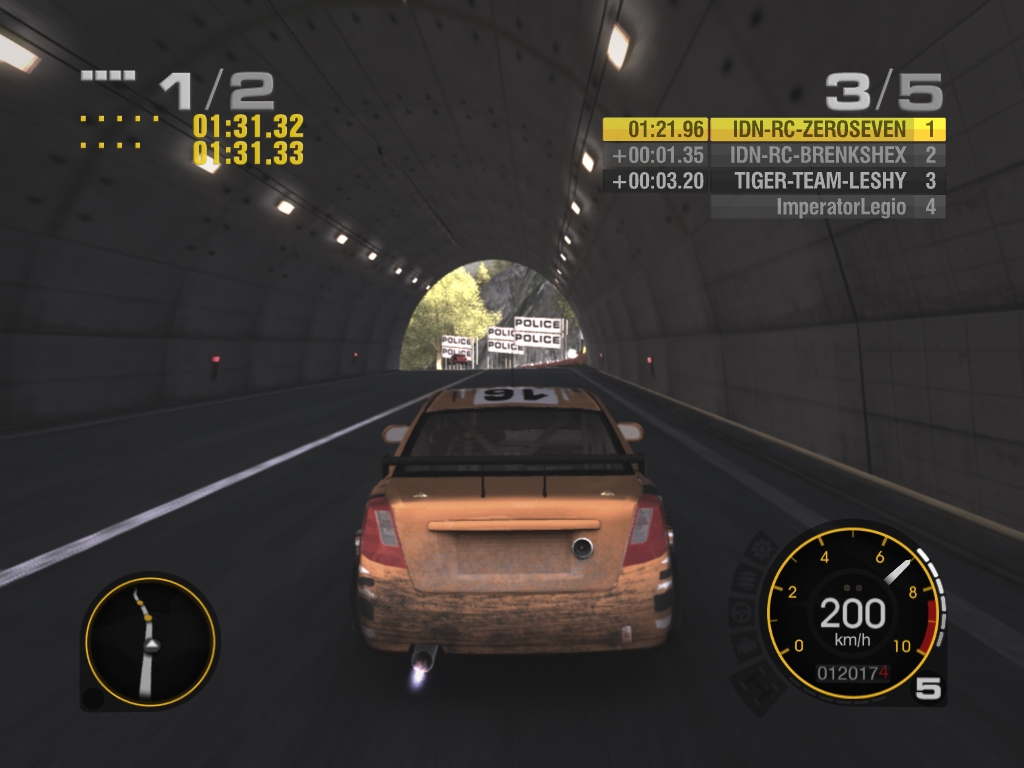1024x768 pixels.
Task: Click the gear-shaped damage indicator icon
Action: coord(761,548)
